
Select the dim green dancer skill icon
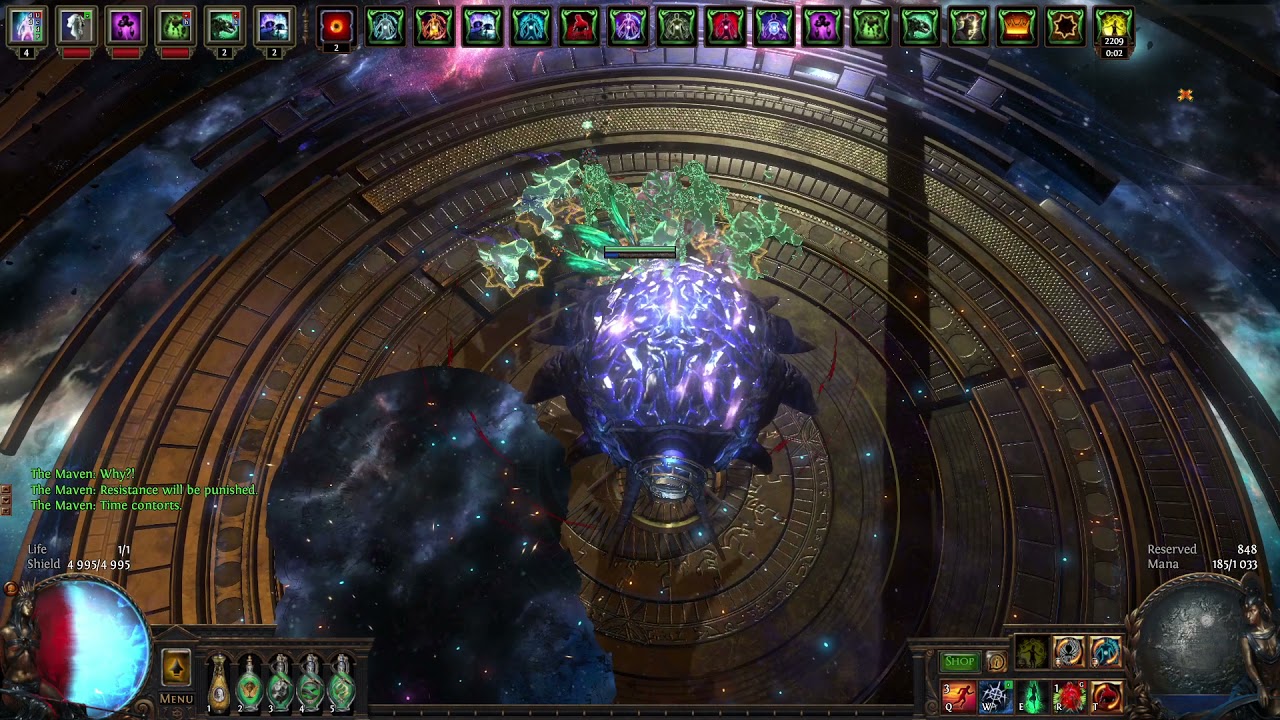1032,652
